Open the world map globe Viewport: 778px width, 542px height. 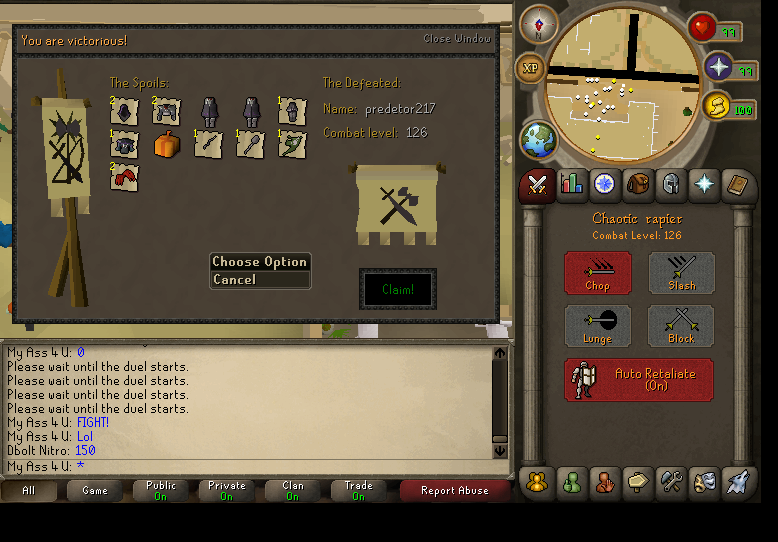pos(538,139)
